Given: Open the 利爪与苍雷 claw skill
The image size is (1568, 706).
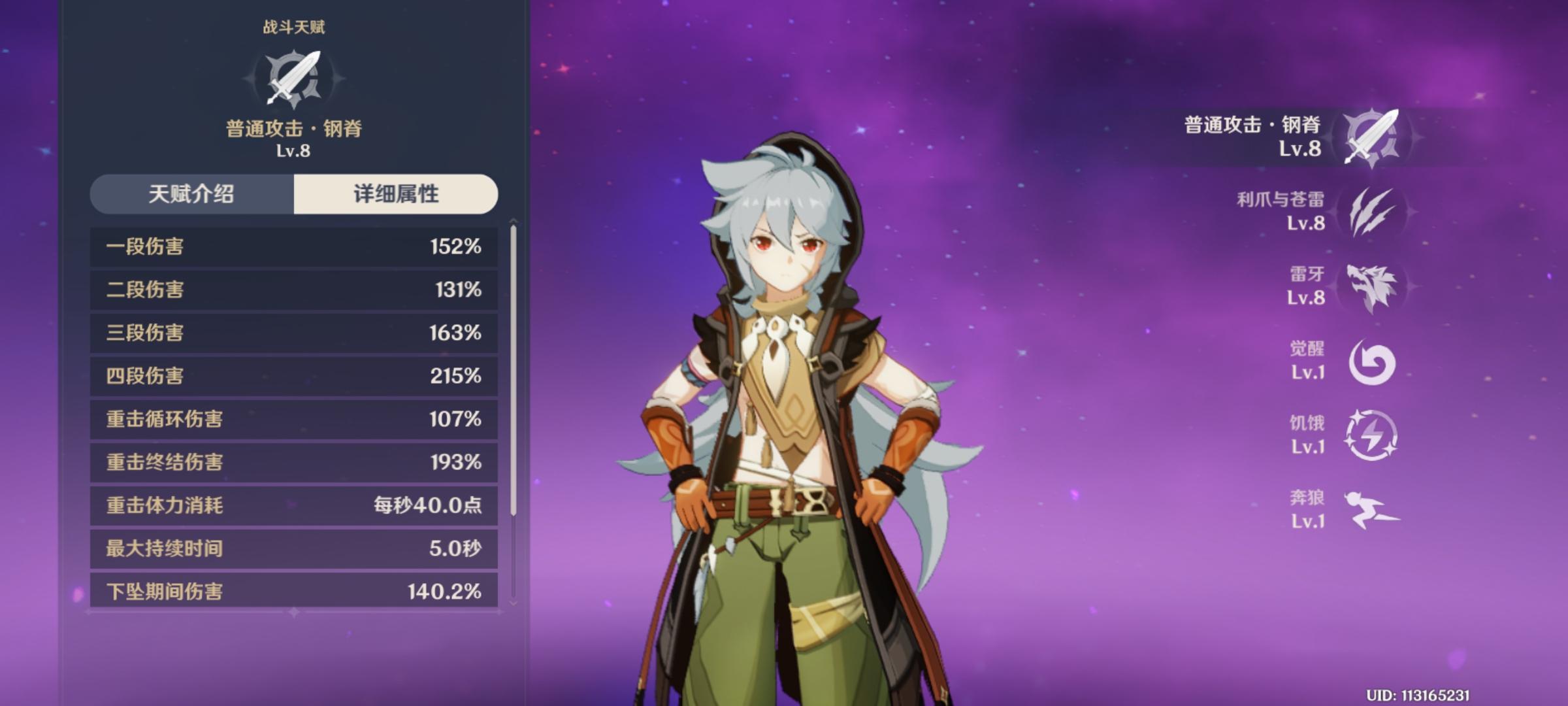Looking at the screenshot, I should (1371, 212).
